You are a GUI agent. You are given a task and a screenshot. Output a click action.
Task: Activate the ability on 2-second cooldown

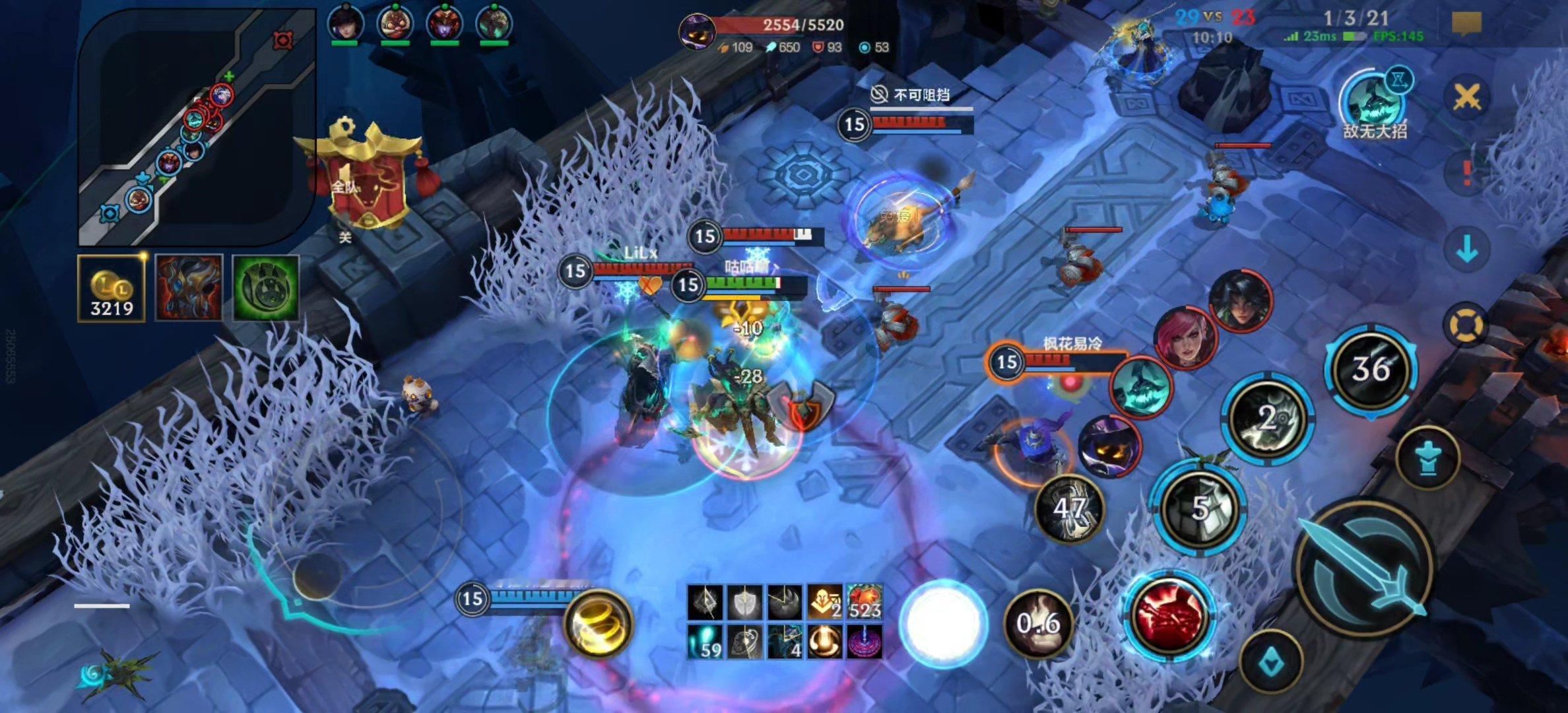[1266, 419]
